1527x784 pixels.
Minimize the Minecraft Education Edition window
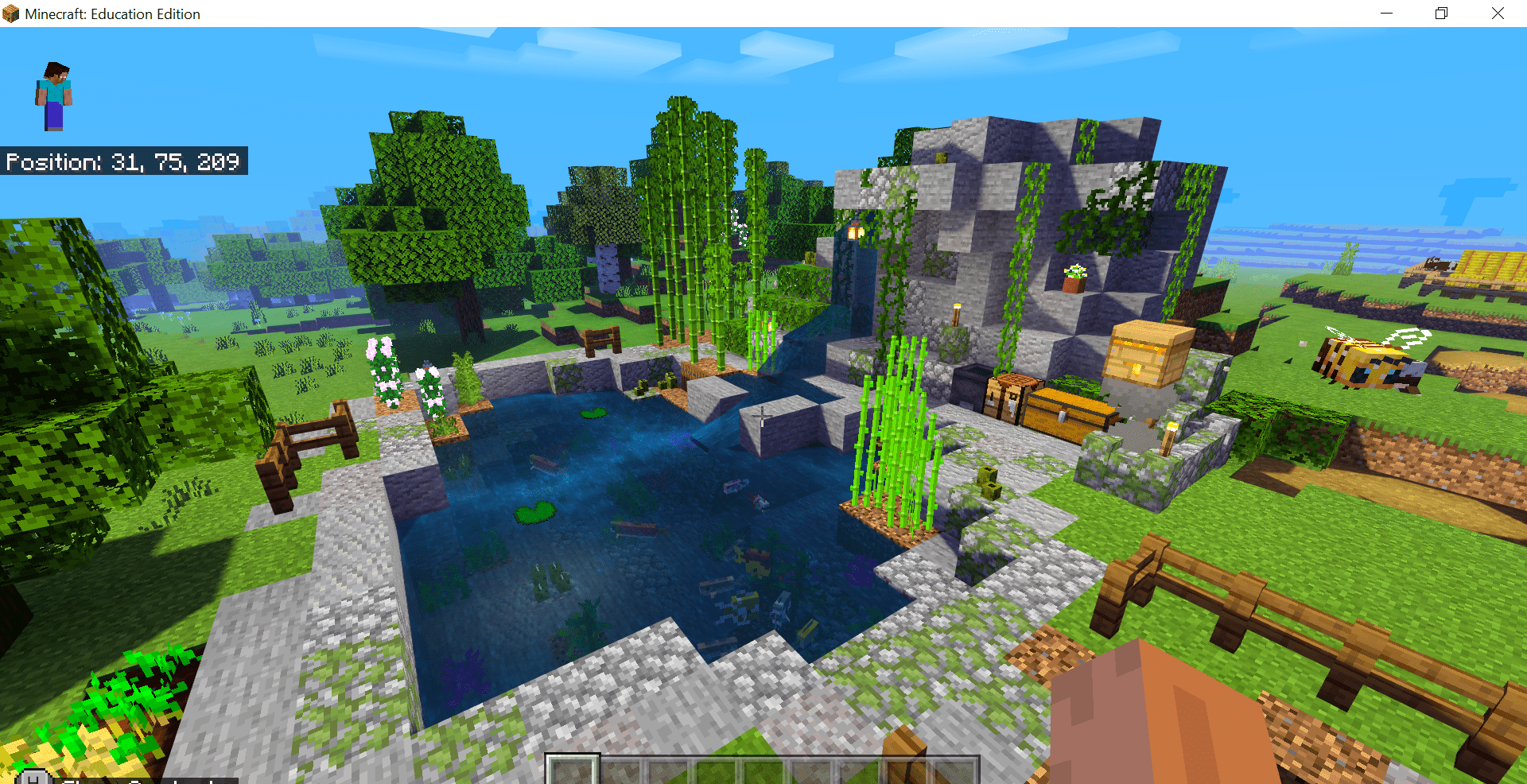point(1387,13)
